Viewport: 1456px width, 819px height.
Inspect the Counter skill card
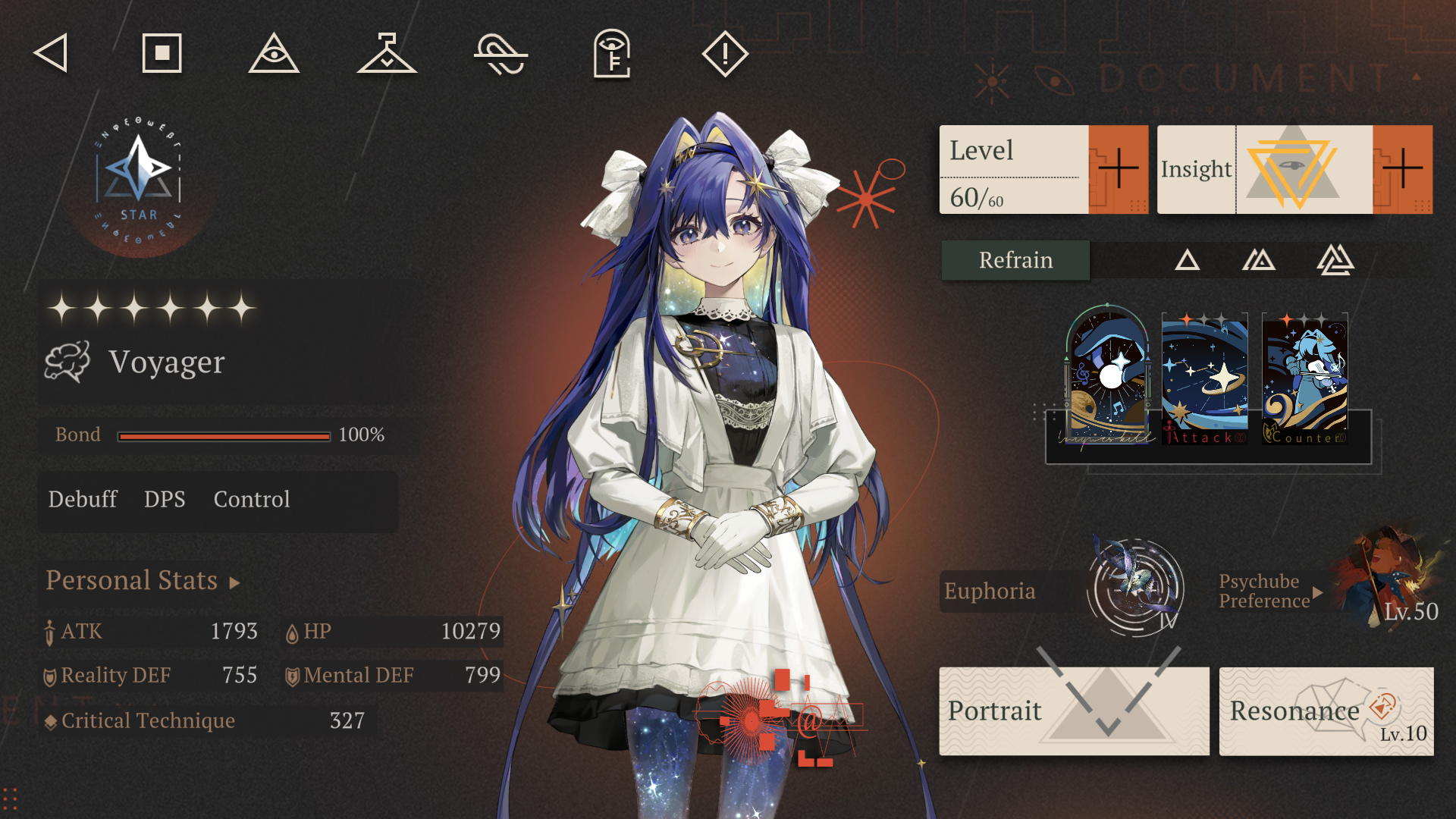[1304, 378]
